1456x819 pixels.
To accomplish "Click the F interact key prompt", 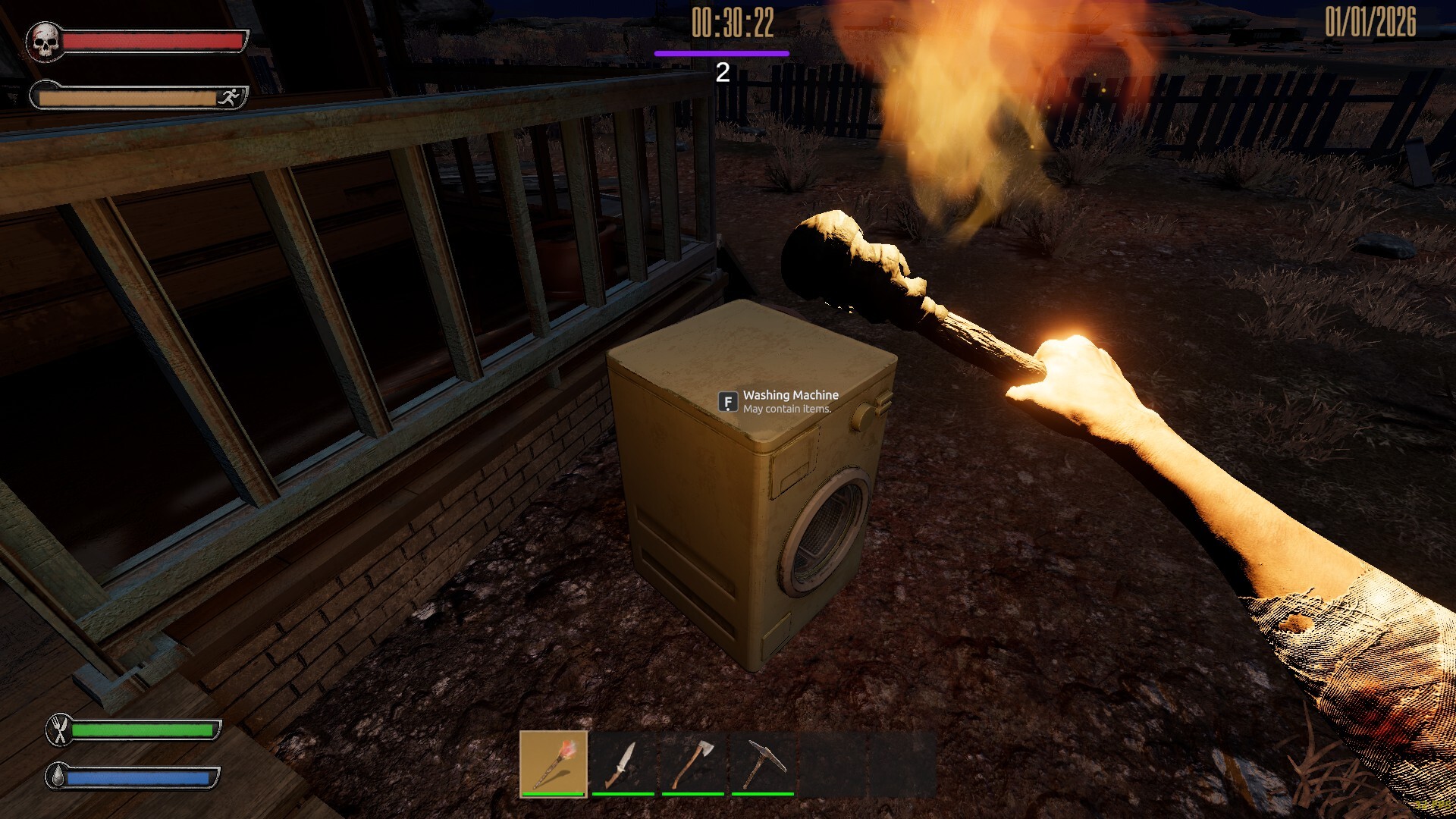I will coord(726,400).
